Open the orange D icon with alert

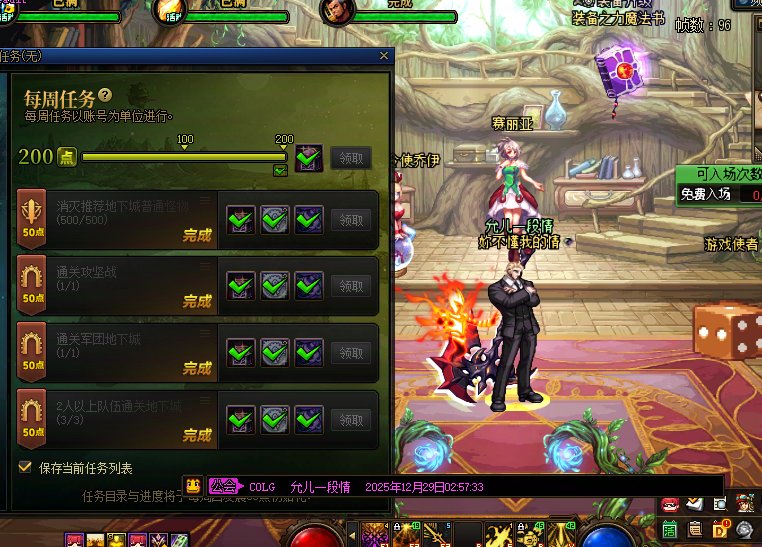[720, 527]
